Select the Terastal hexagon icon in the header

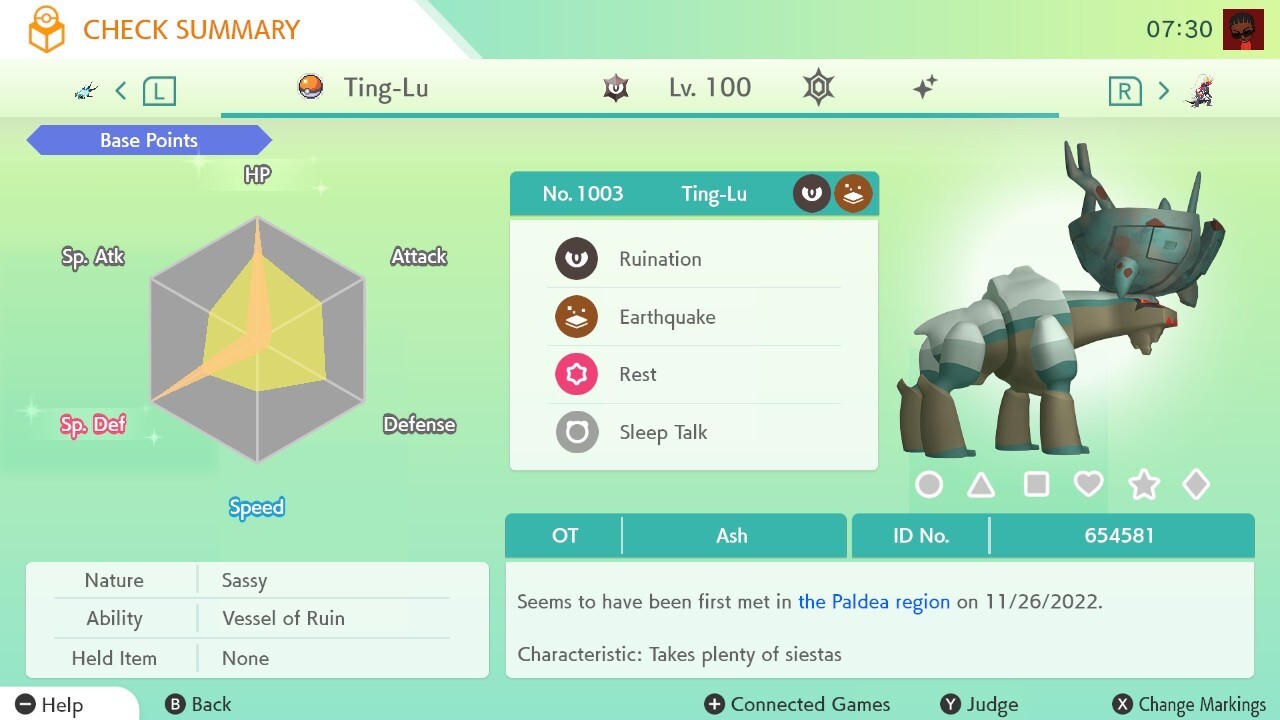[817, 87]
